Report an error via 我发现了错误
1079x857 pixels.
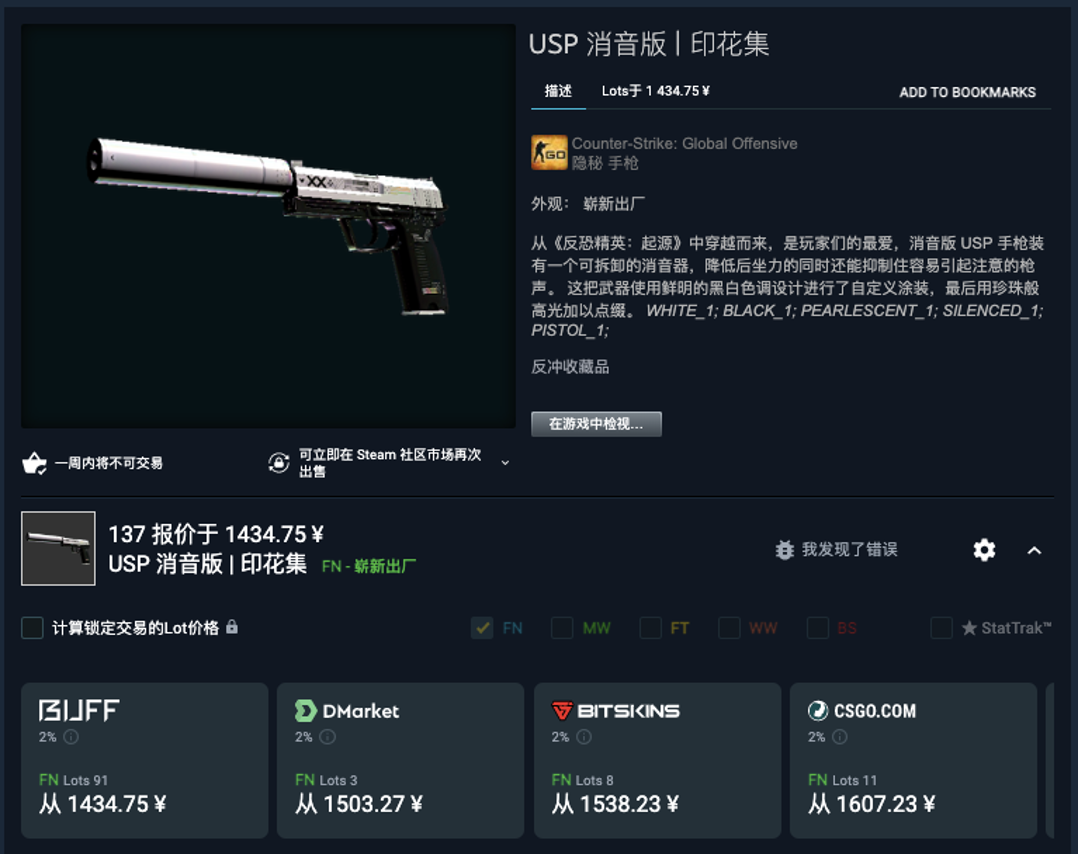836,549
